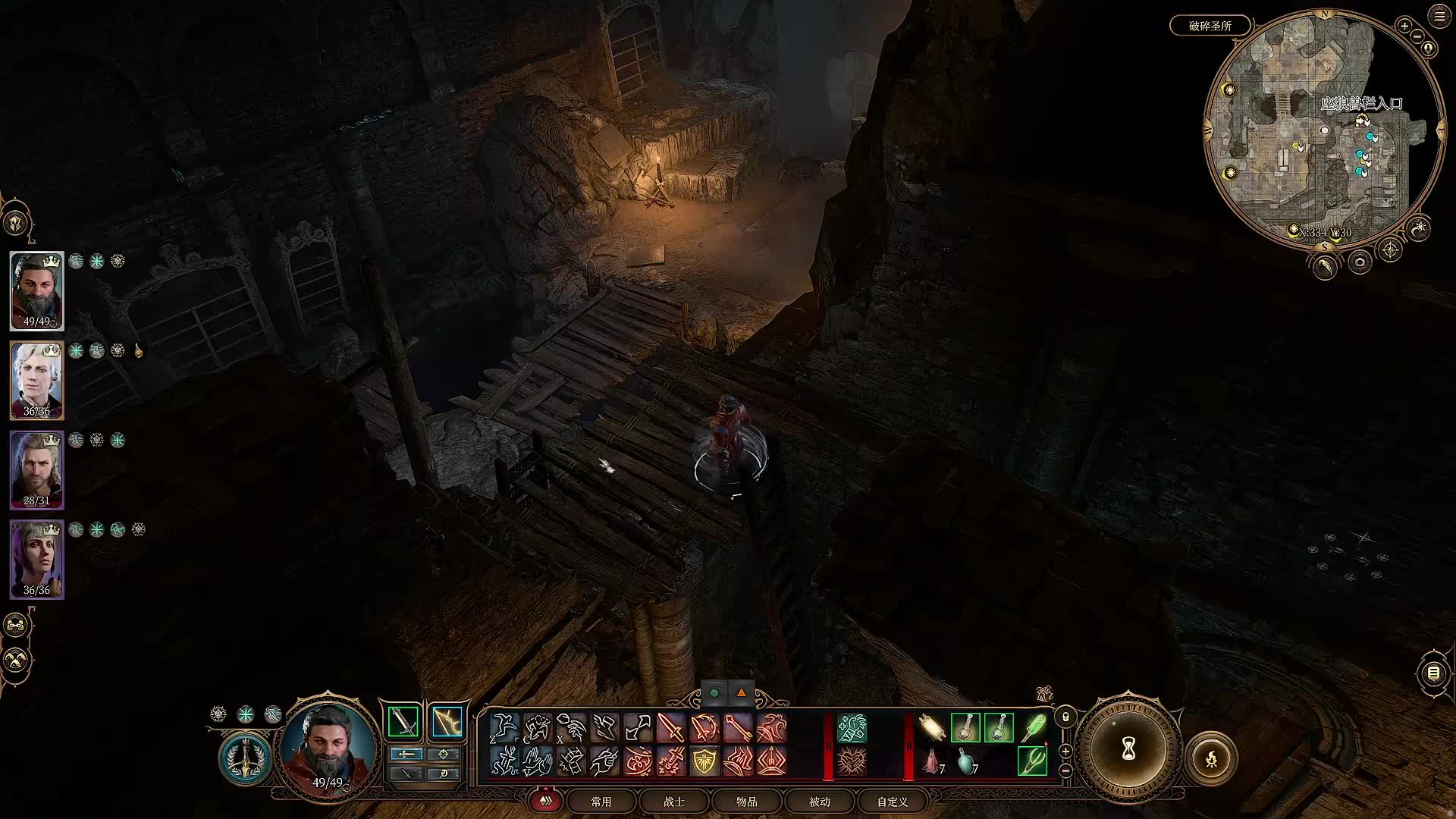
Task: Select the 28/31 HP companion portrait
Action: pyautogui.click(x=36, y=470)
